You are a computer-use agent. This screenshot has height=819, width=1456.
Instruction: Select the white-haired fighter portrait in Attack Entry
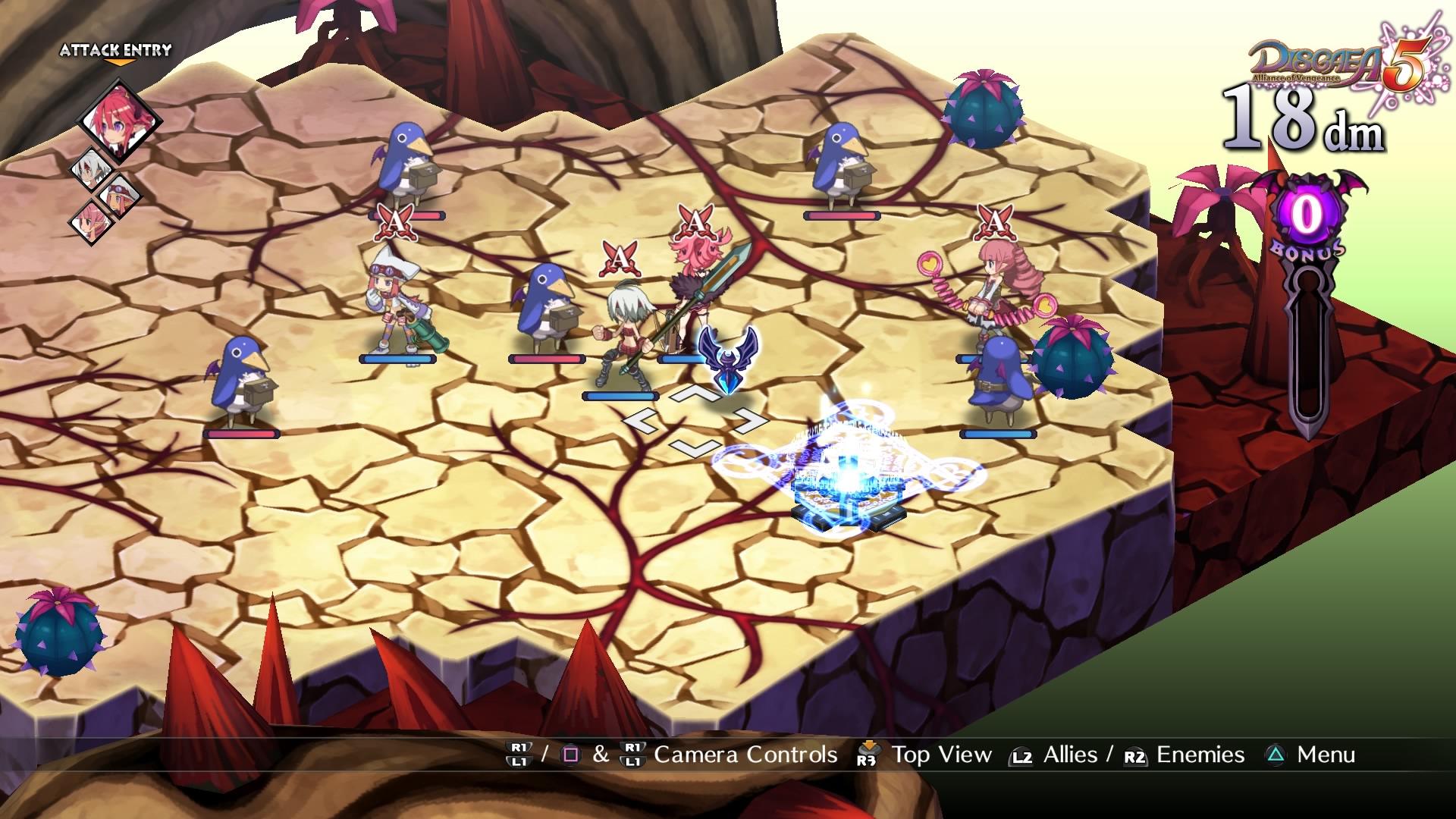click(92, 170)
